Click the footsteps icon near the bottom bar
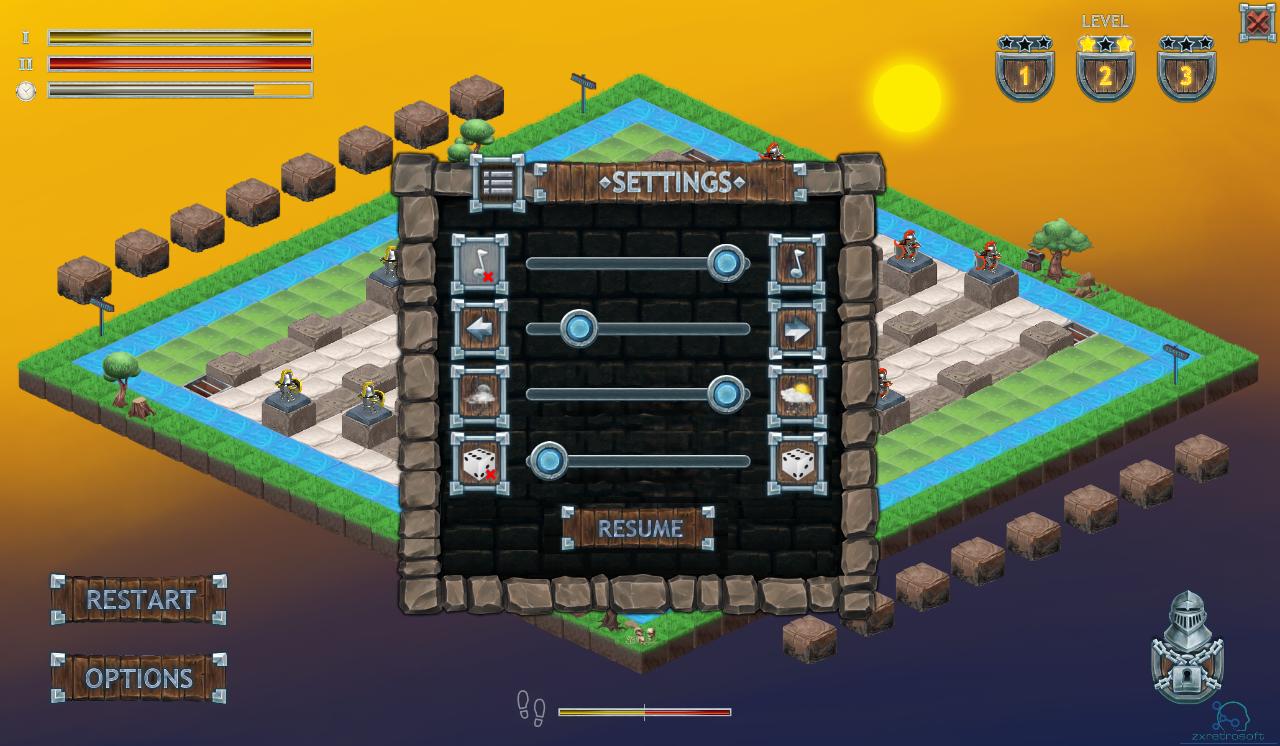 coord(530,710)
